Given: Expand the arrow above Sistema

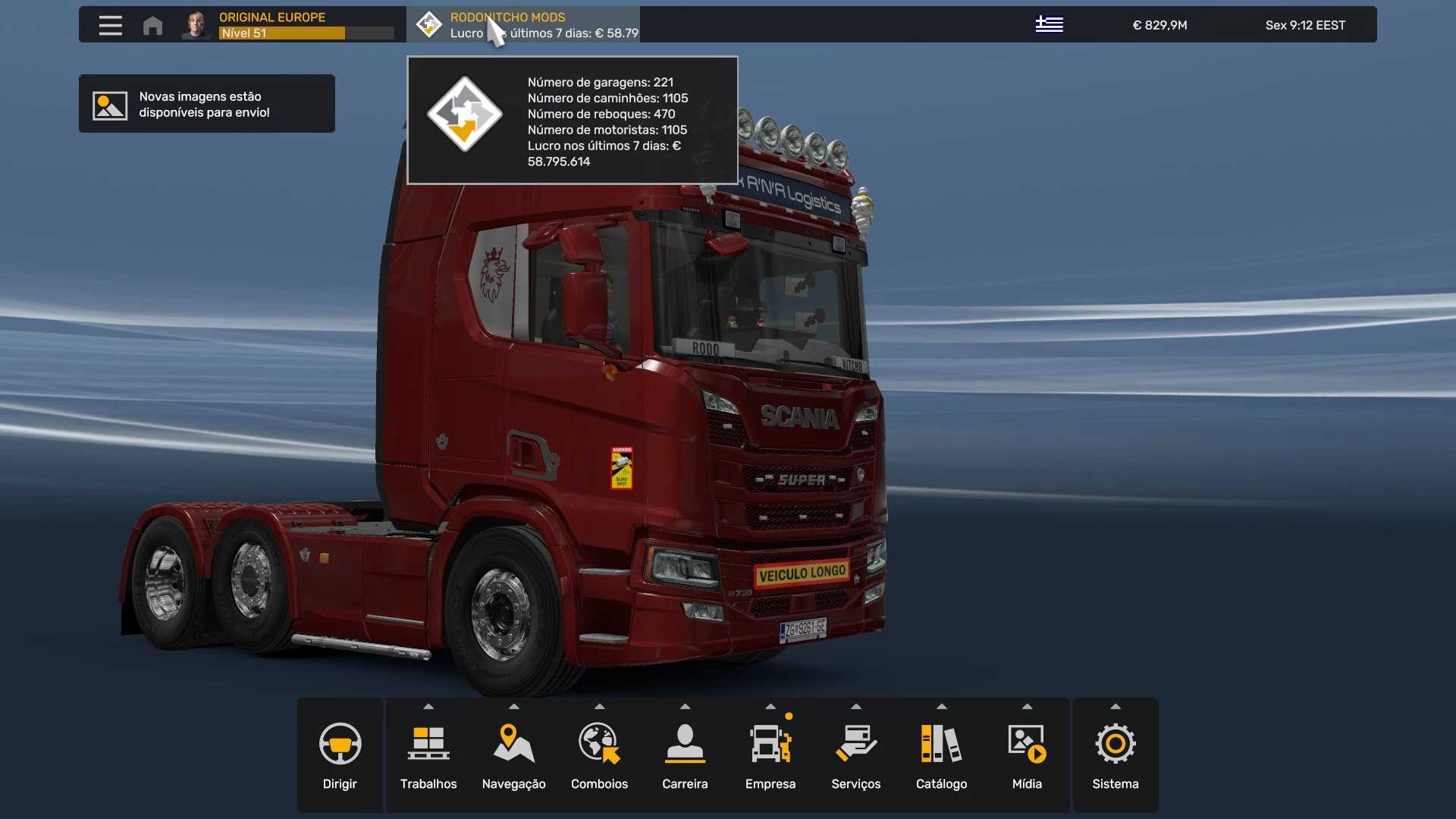Looking at the screenshot, I should [x=1115, y=706].
